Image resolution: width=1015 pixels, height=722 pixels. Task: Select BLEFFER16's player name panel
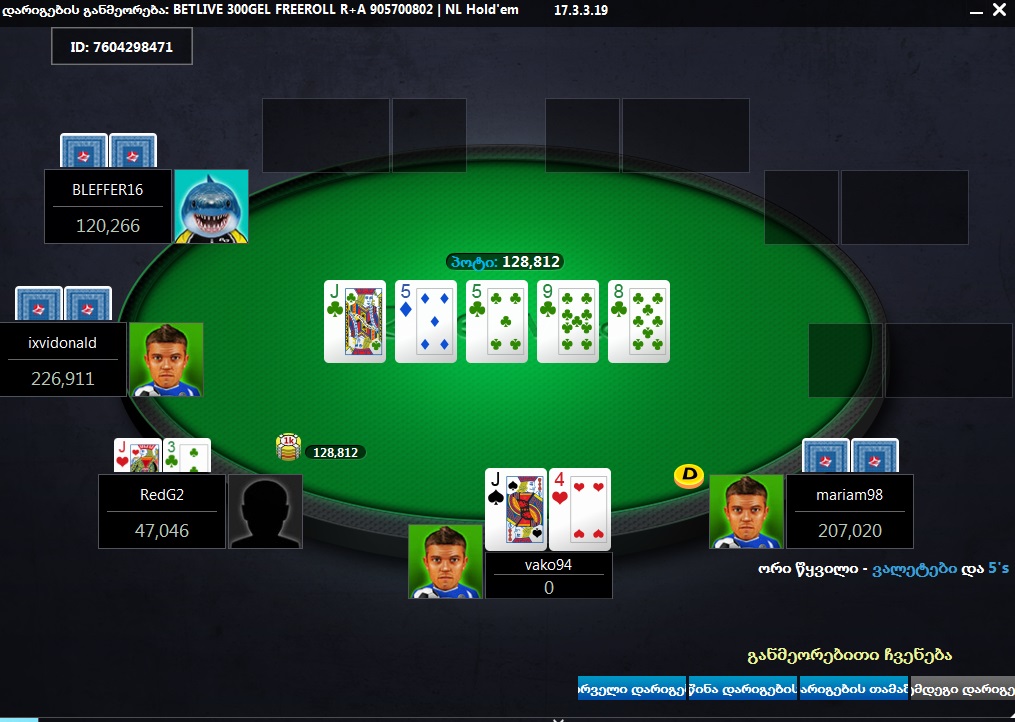pos(108,206)
